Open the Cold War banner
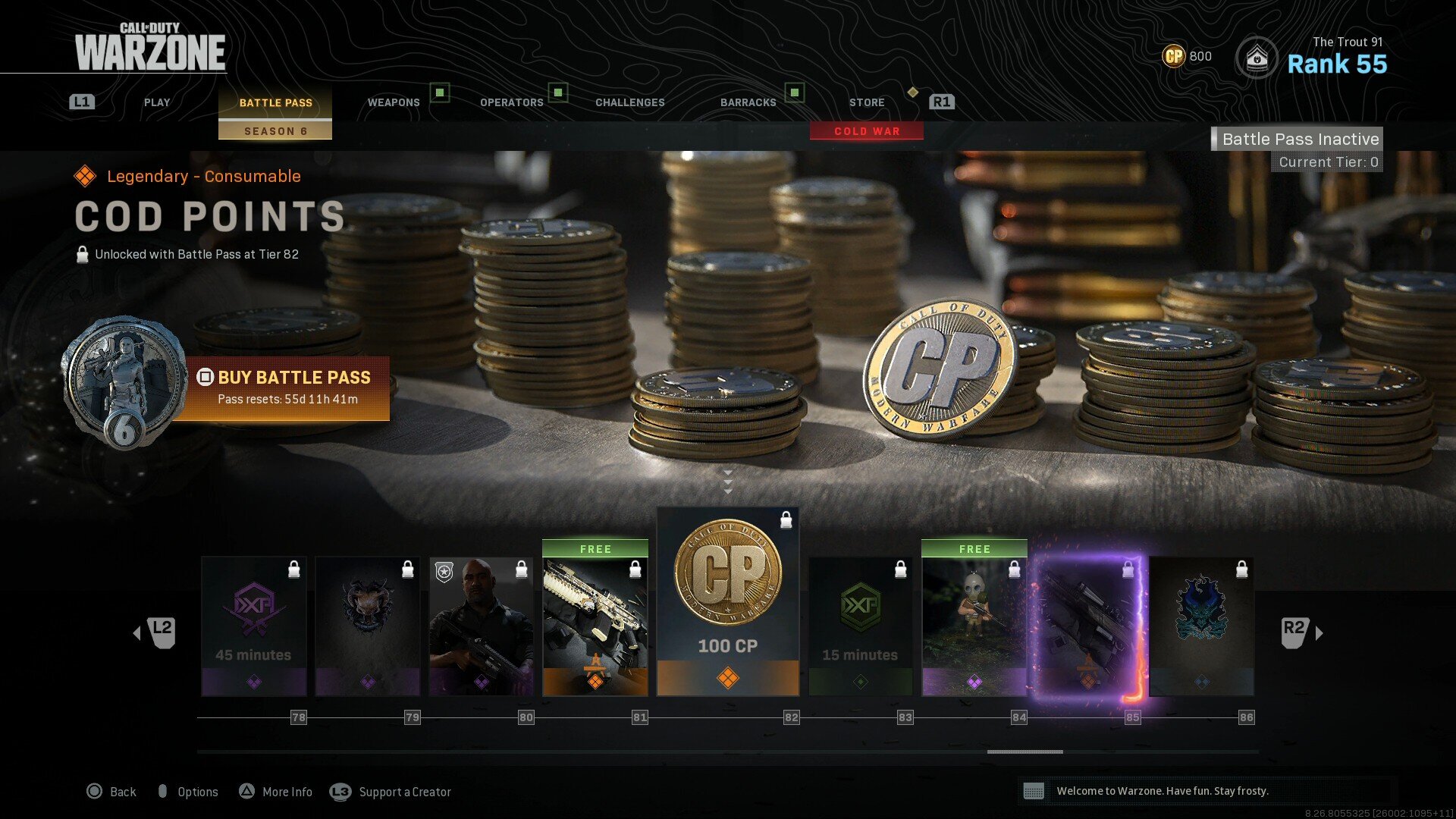This screenshot has height=819, width=1456. click(x=867, y=131)
